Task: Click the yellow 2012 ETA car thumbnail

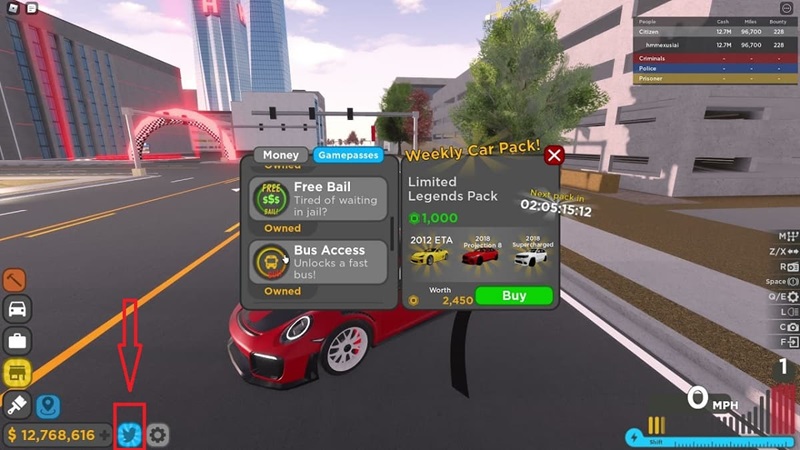Action: [x=430, y=254]
